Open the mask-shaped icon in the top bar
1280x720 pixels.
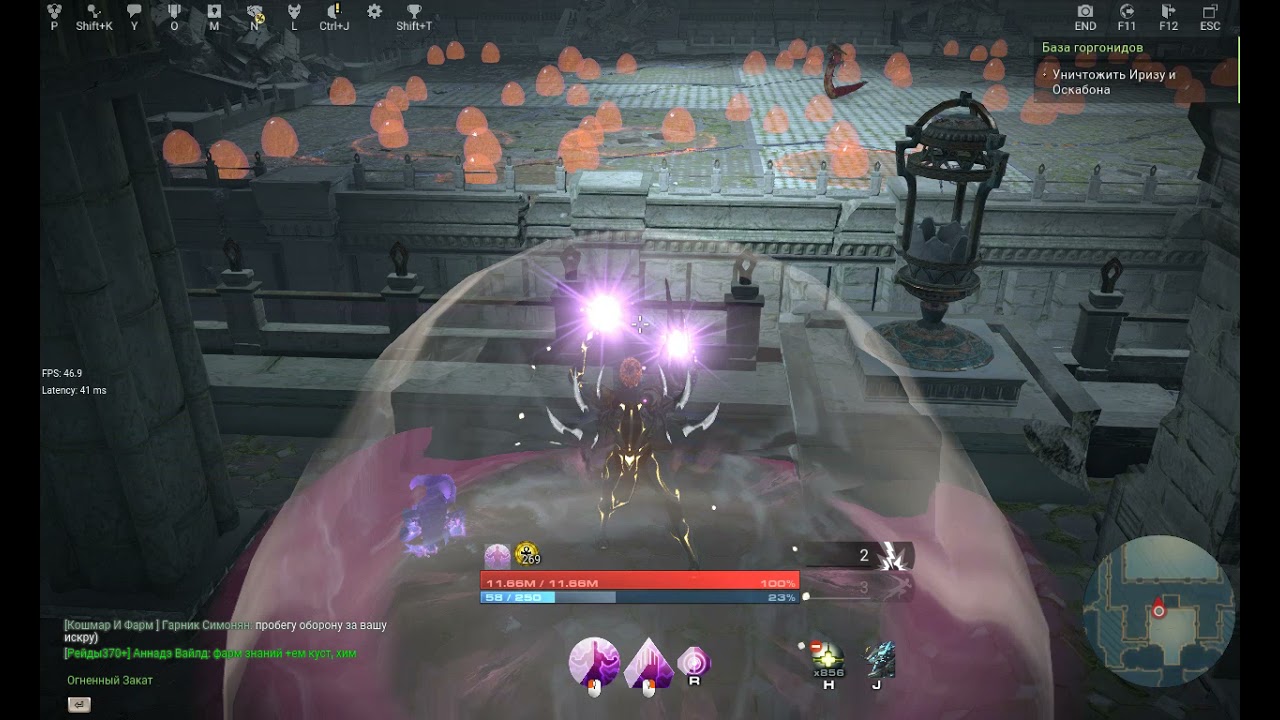[x=294, y=12]
